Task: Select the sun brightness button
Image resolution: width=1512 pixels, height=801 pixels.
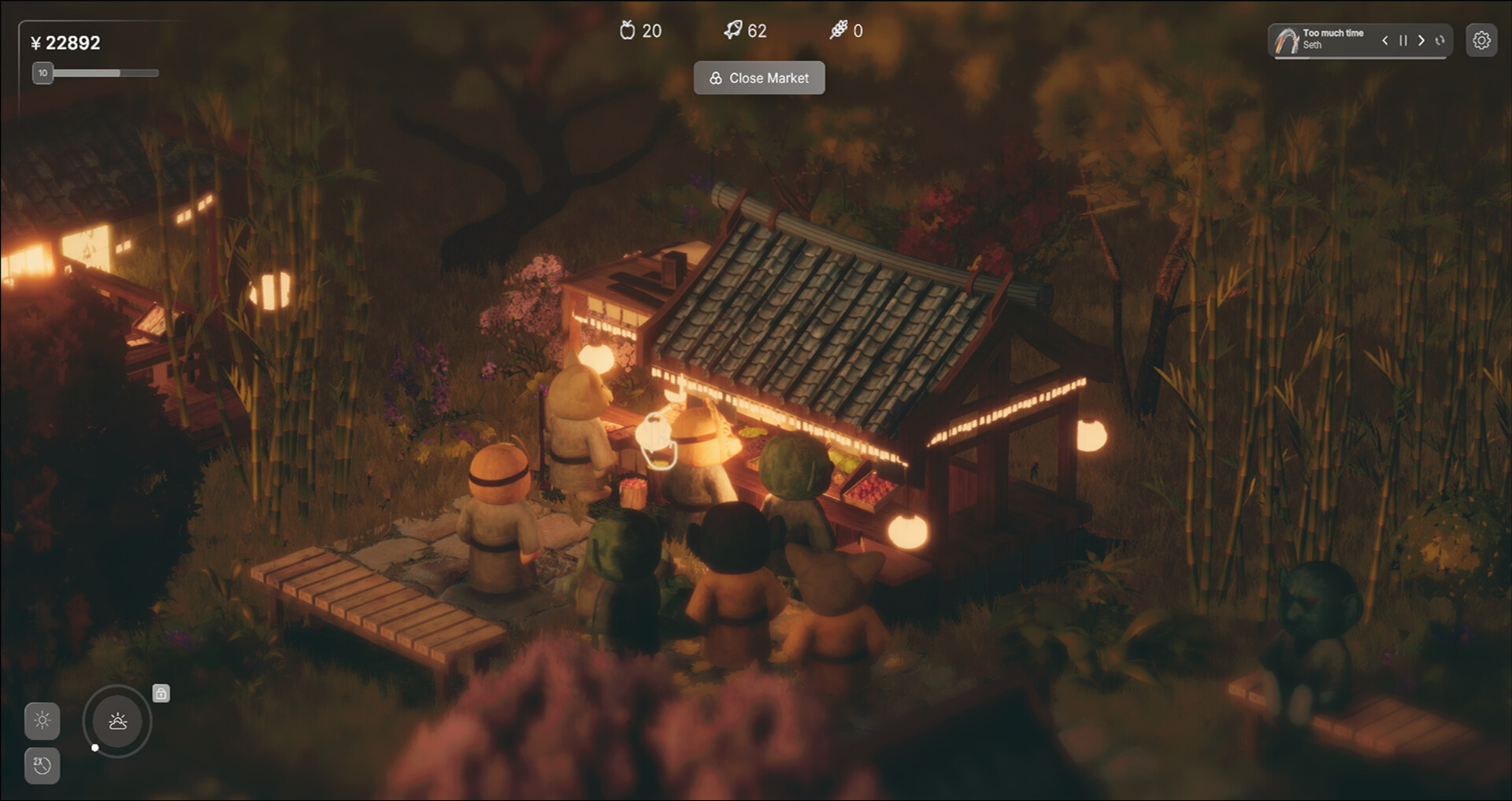Action: coord(43,720)
